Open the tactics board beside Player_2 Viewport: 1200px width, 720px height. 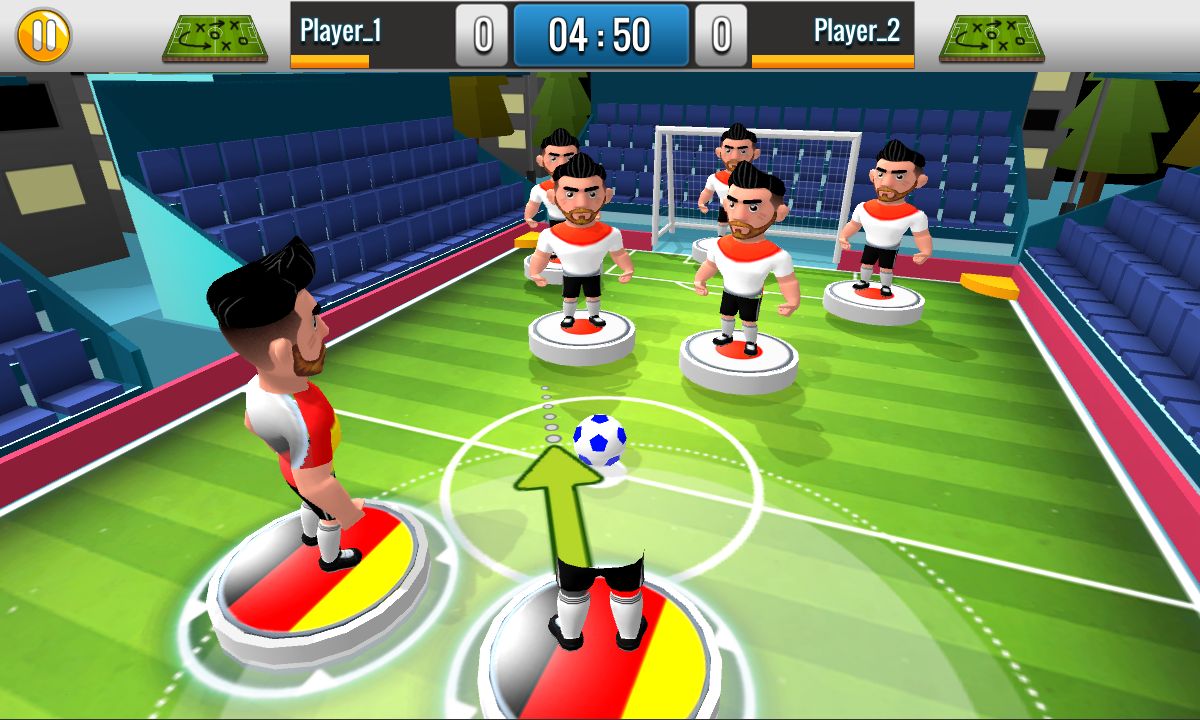(991, 38)
